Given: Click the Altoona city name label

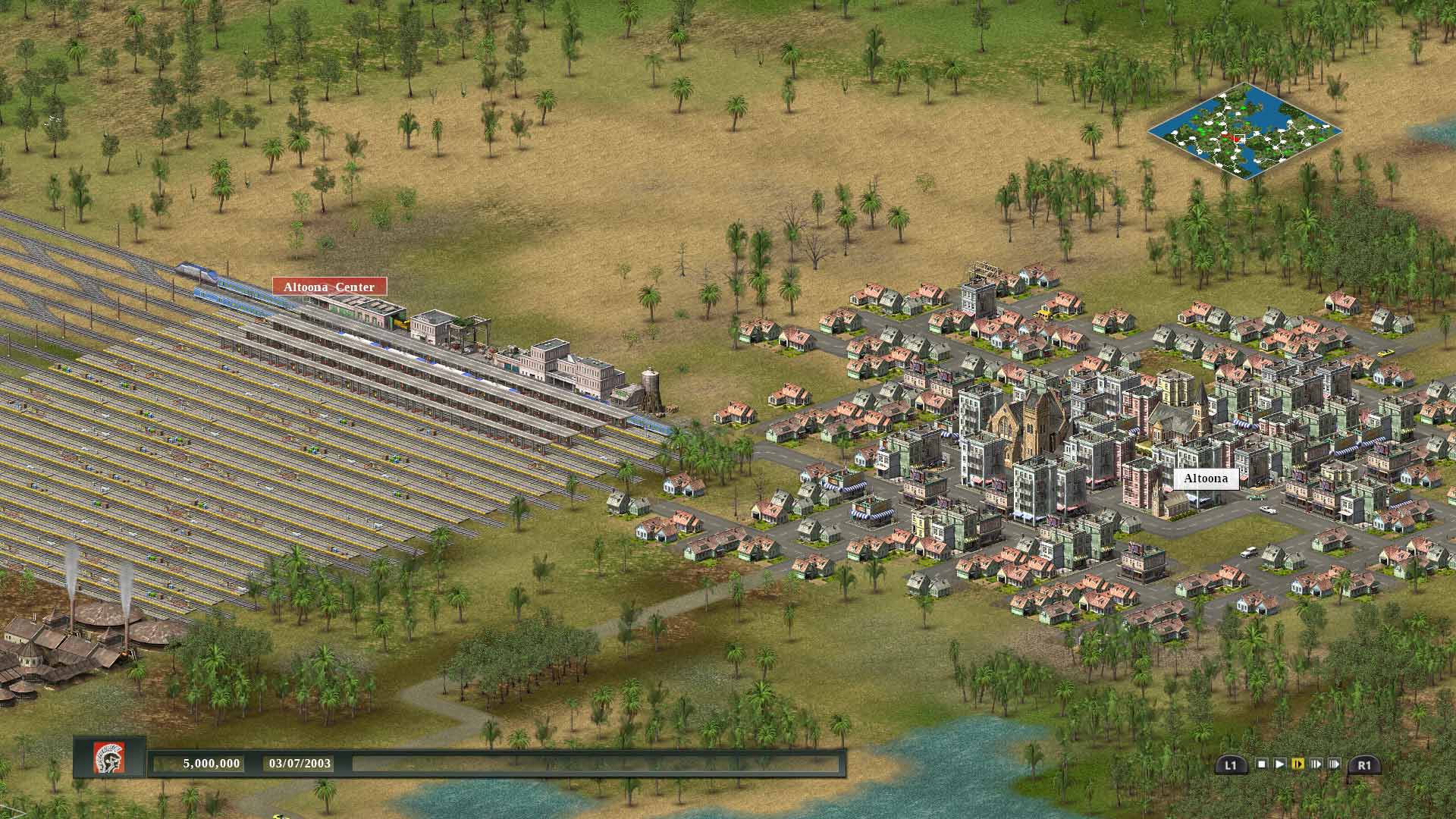Looking at the screenshot, I should 1206,479.
